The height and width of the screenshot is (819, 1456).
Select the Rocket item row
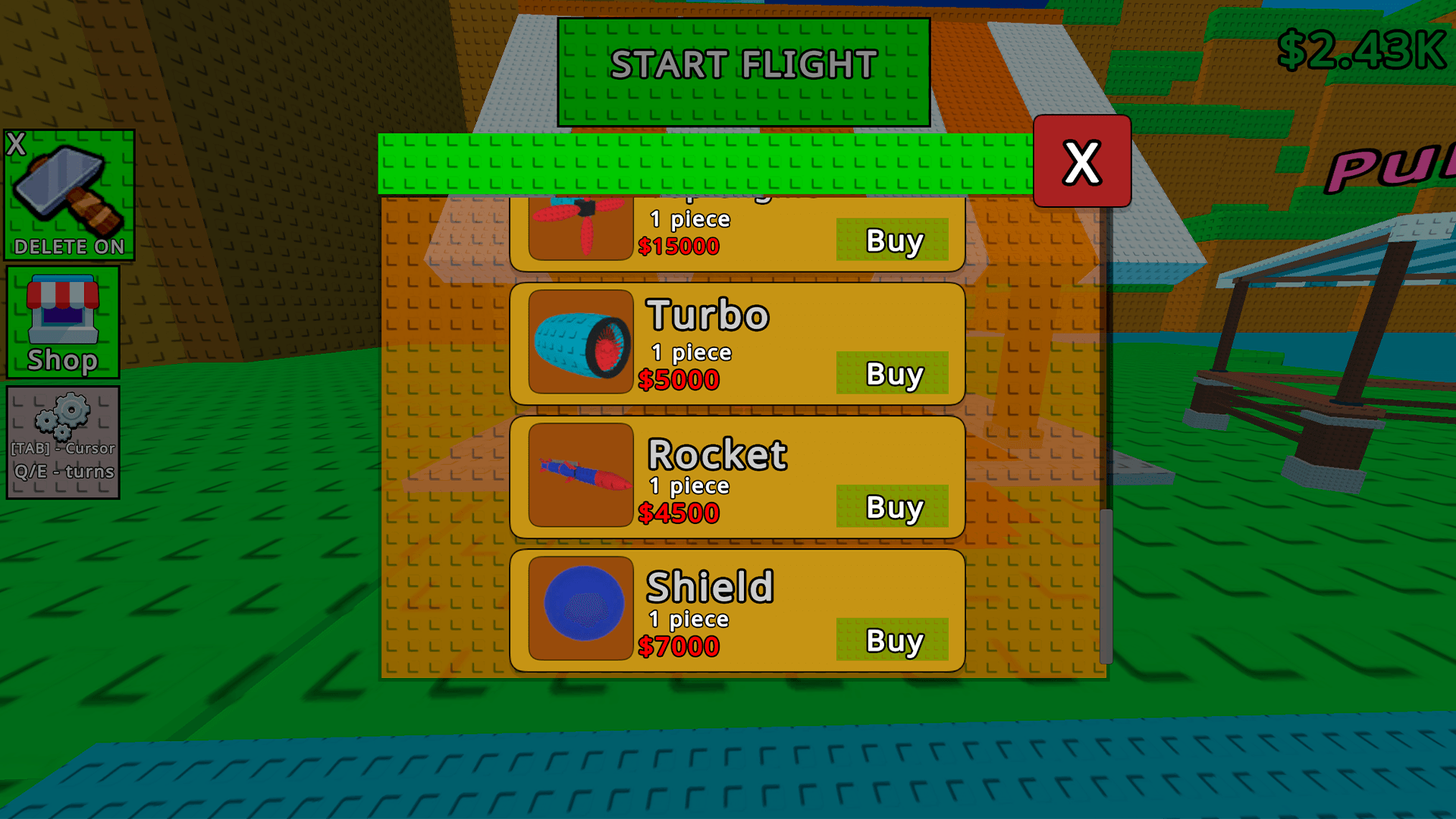pyautogui.click(x=736, y=476)
